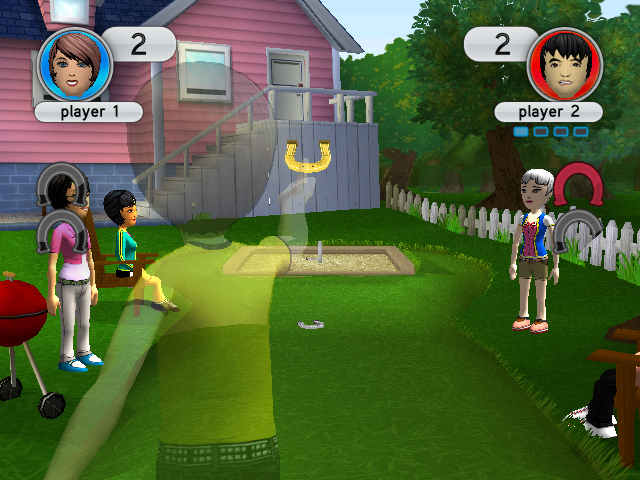This screenshot has height=480, width=640.
Task: Click player 2's avatar portrait
Action: tap(564, 64)
